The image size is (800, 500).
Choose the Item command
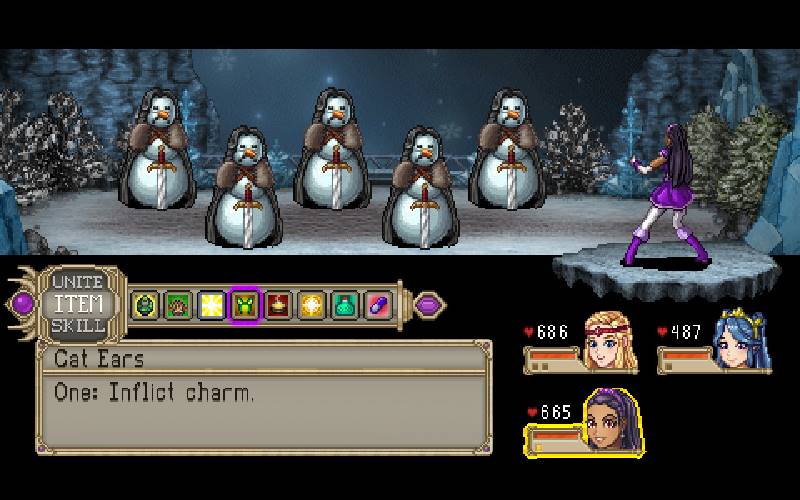point(78,303)
